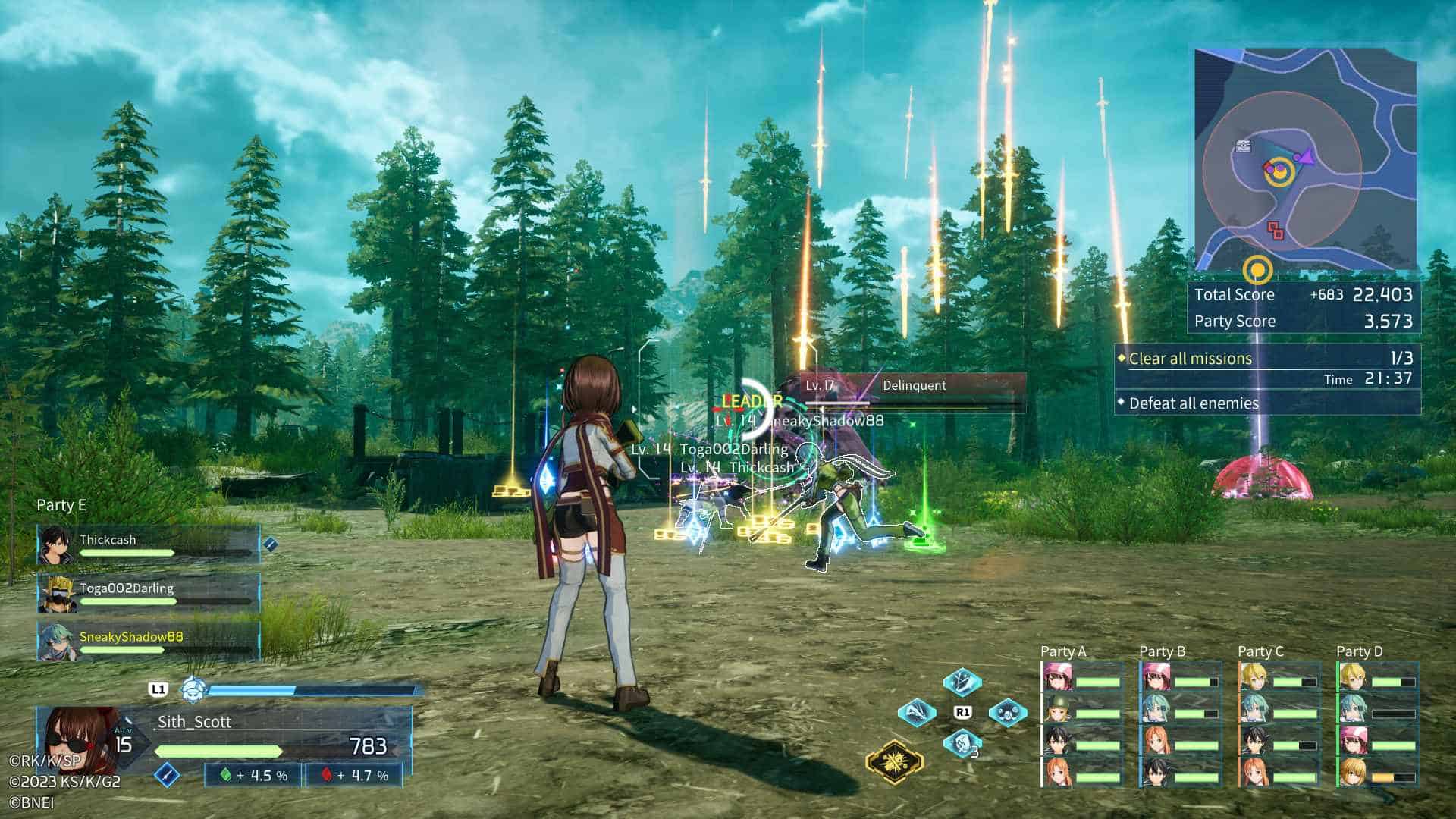Select the pink-hat member in Party D
Screen dimensions: 1456x819
(1353, 740)
